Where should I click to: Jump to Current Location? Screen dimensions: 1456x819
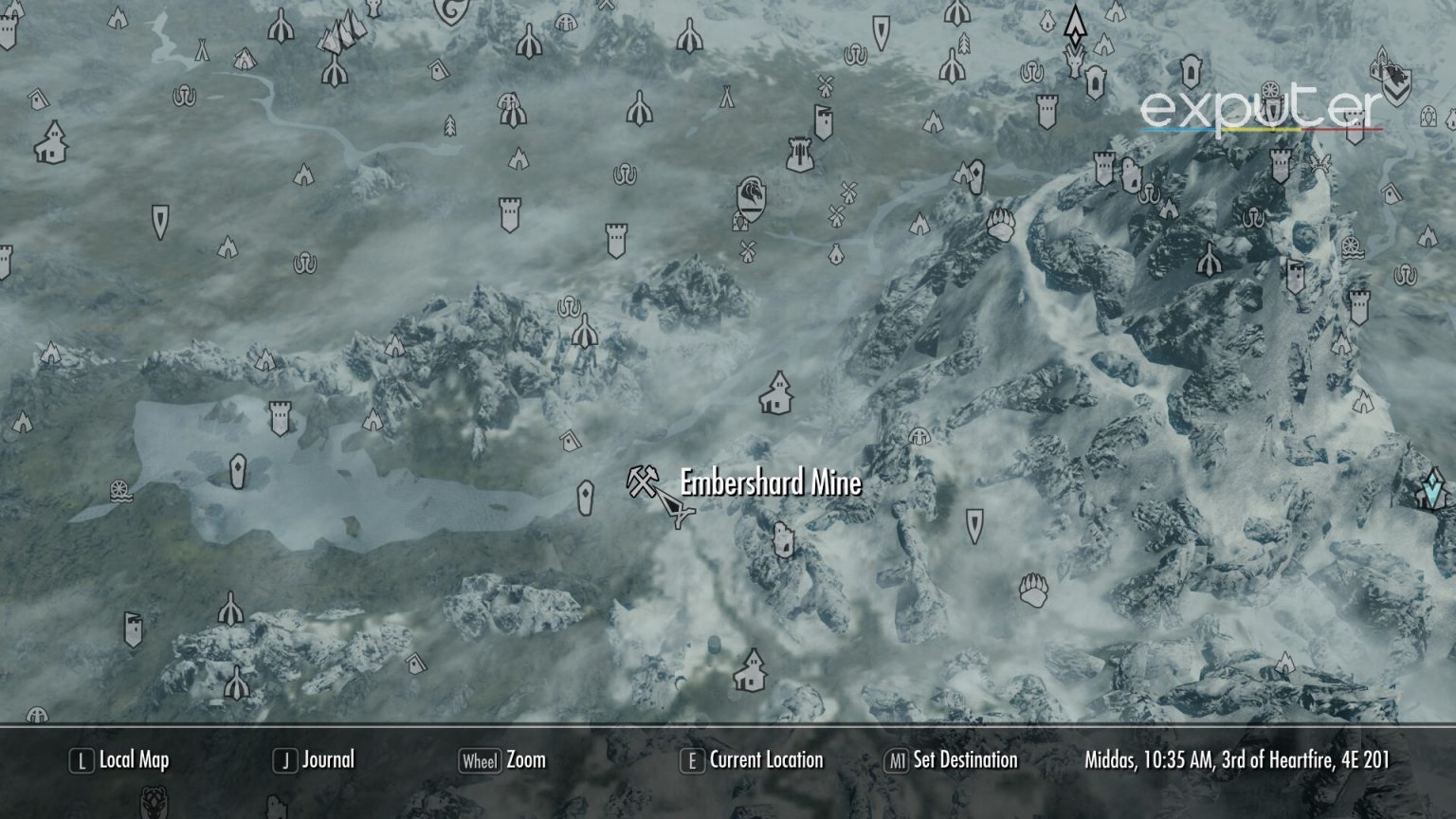coord(755,759)
